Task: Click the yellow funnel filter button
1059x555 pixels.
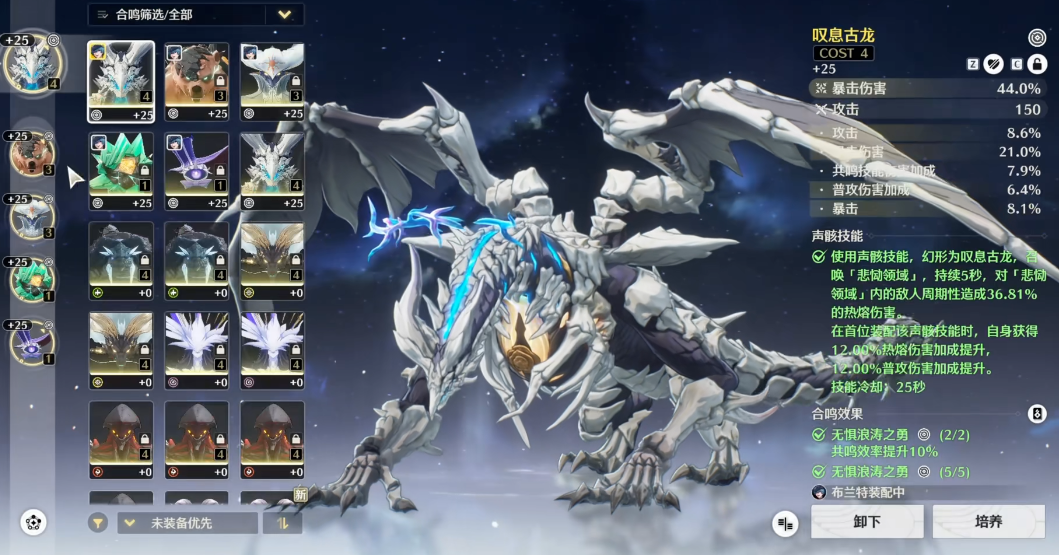Action: tap(98, 522)
